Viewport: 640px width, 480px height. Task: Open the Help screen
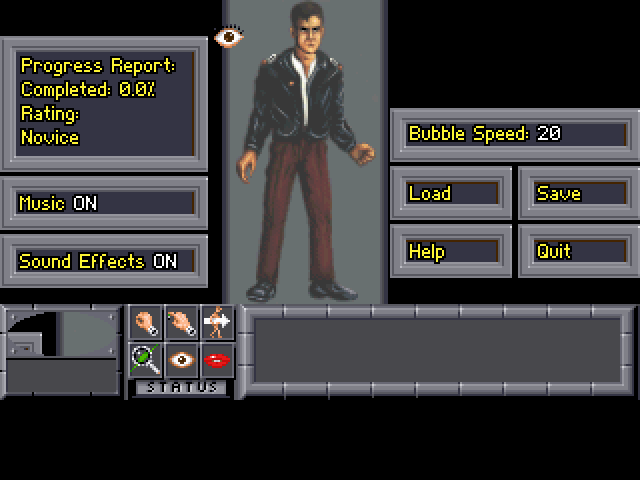(x=452, y=251)
